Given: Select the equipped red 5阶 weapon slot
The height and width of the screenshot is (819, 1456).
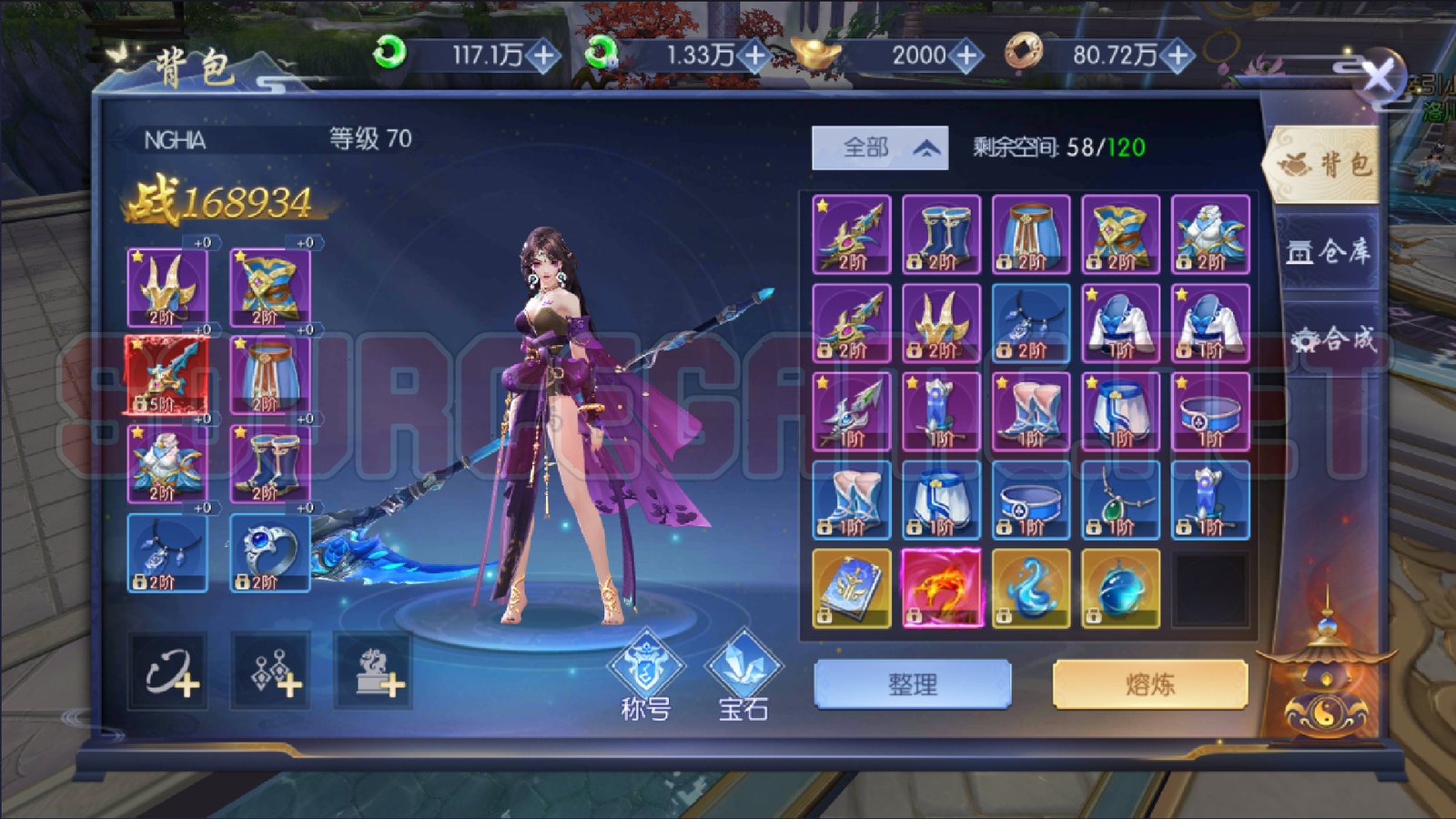Looking at the screenshot, I should point(167,375).
